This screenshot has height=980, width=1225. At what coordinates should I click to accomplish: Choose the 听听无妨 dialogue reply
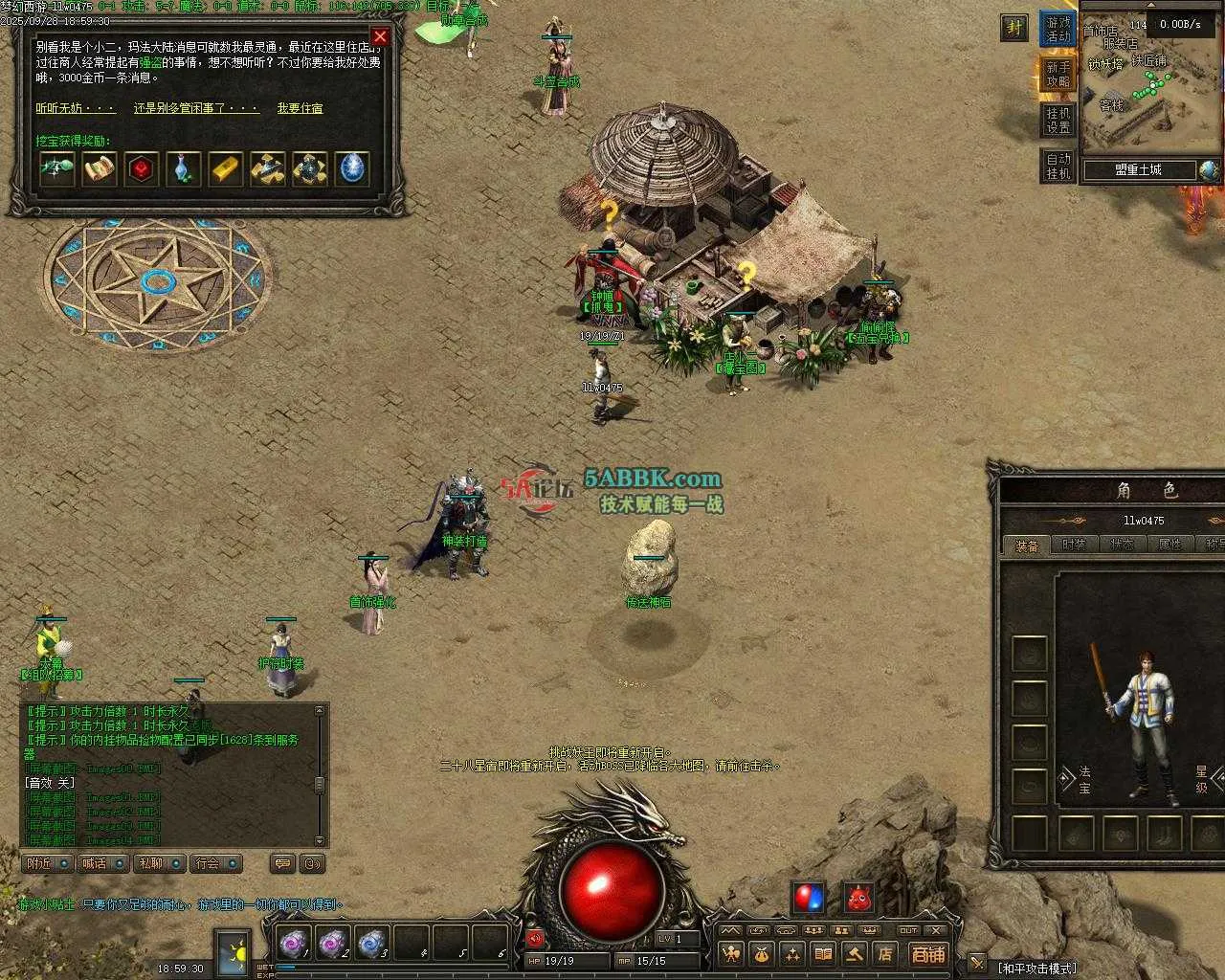tap(76, 108)
